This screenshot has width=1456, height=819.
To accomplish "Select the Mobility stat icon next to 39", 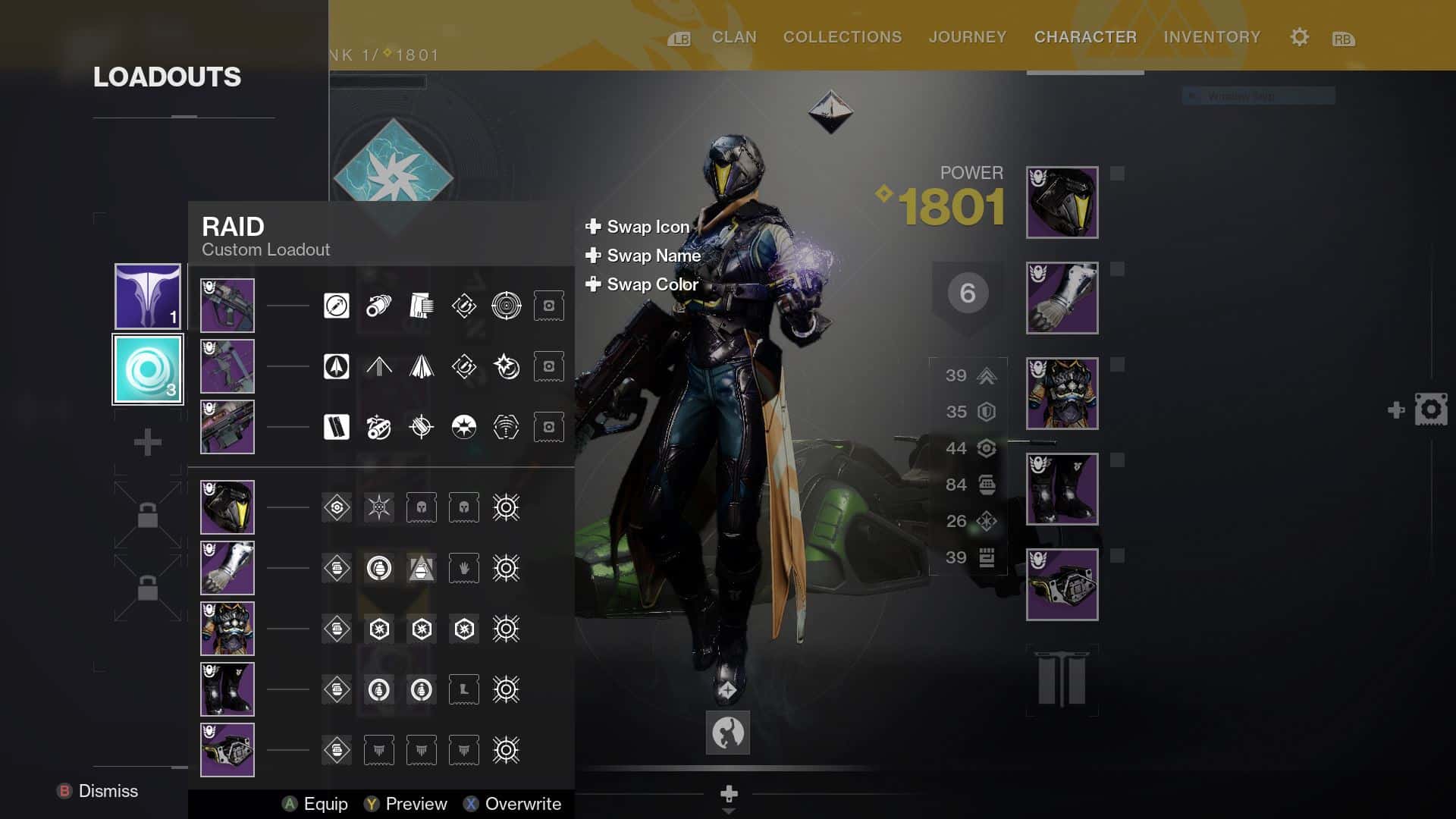I will (987, 375).
